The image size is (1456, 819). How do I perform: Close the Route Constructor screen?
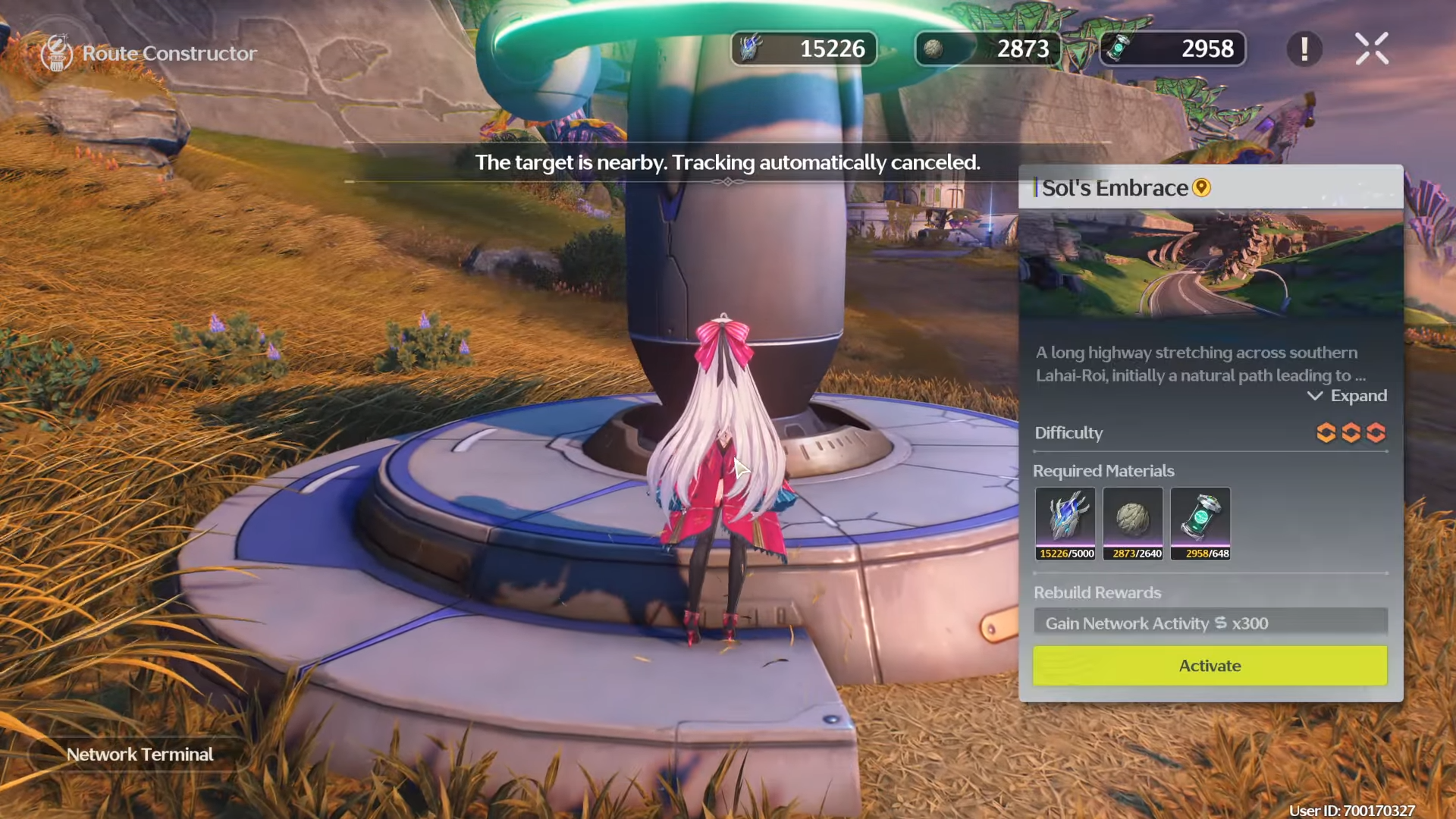point(1371,49)
